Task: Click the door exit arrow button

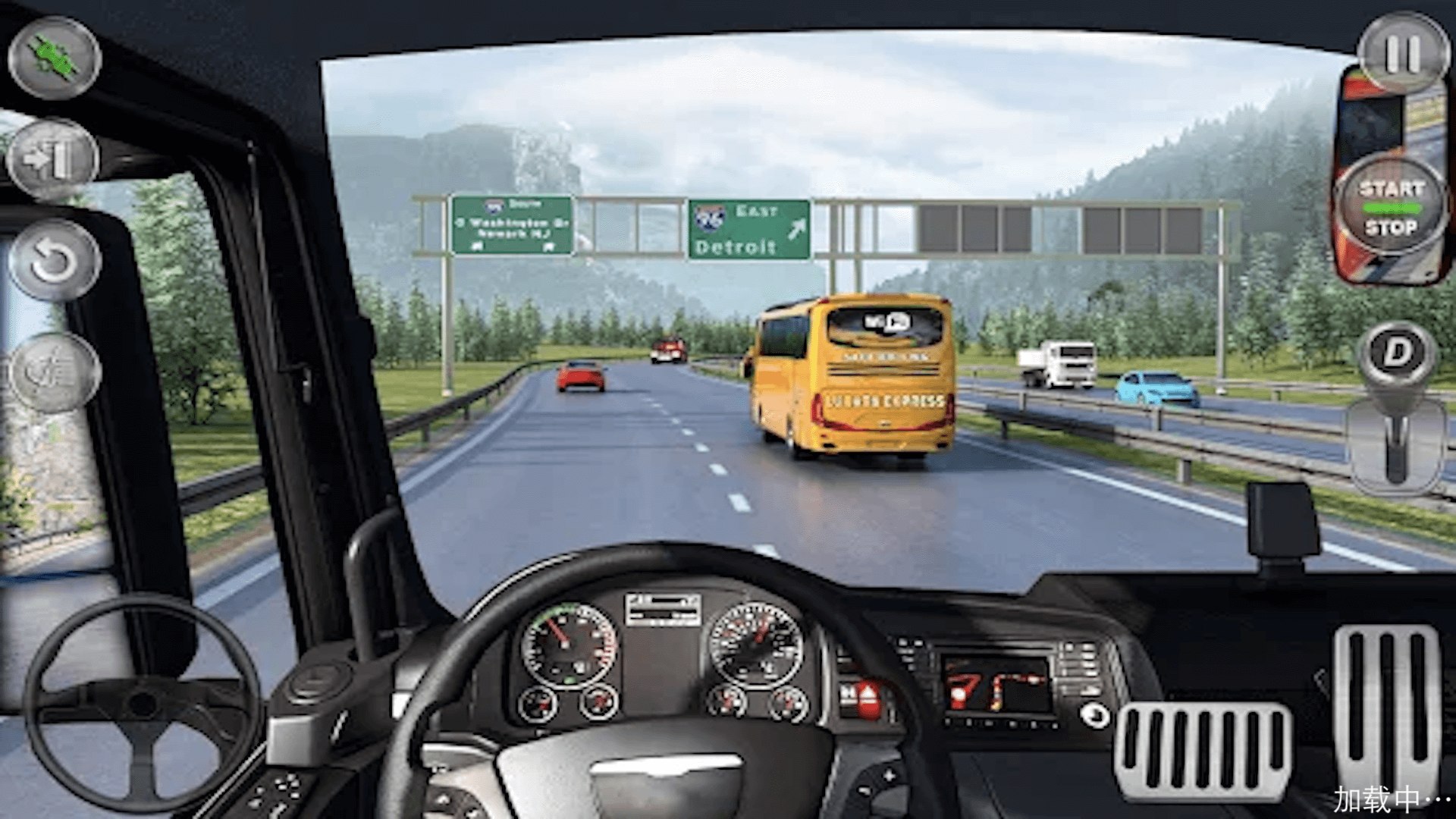Action: (x=53, y=159)
